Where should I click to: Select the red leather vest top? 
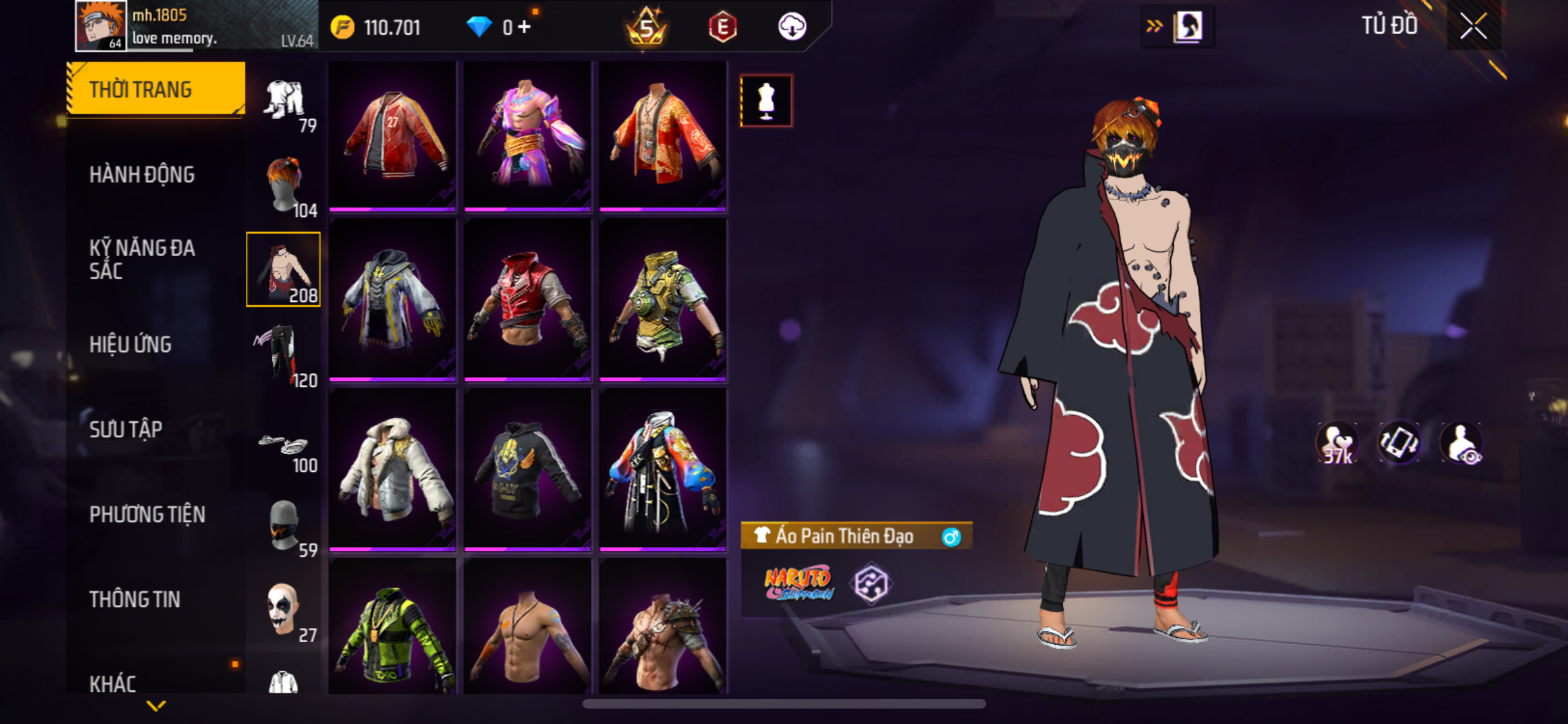(x=527, y=301)
